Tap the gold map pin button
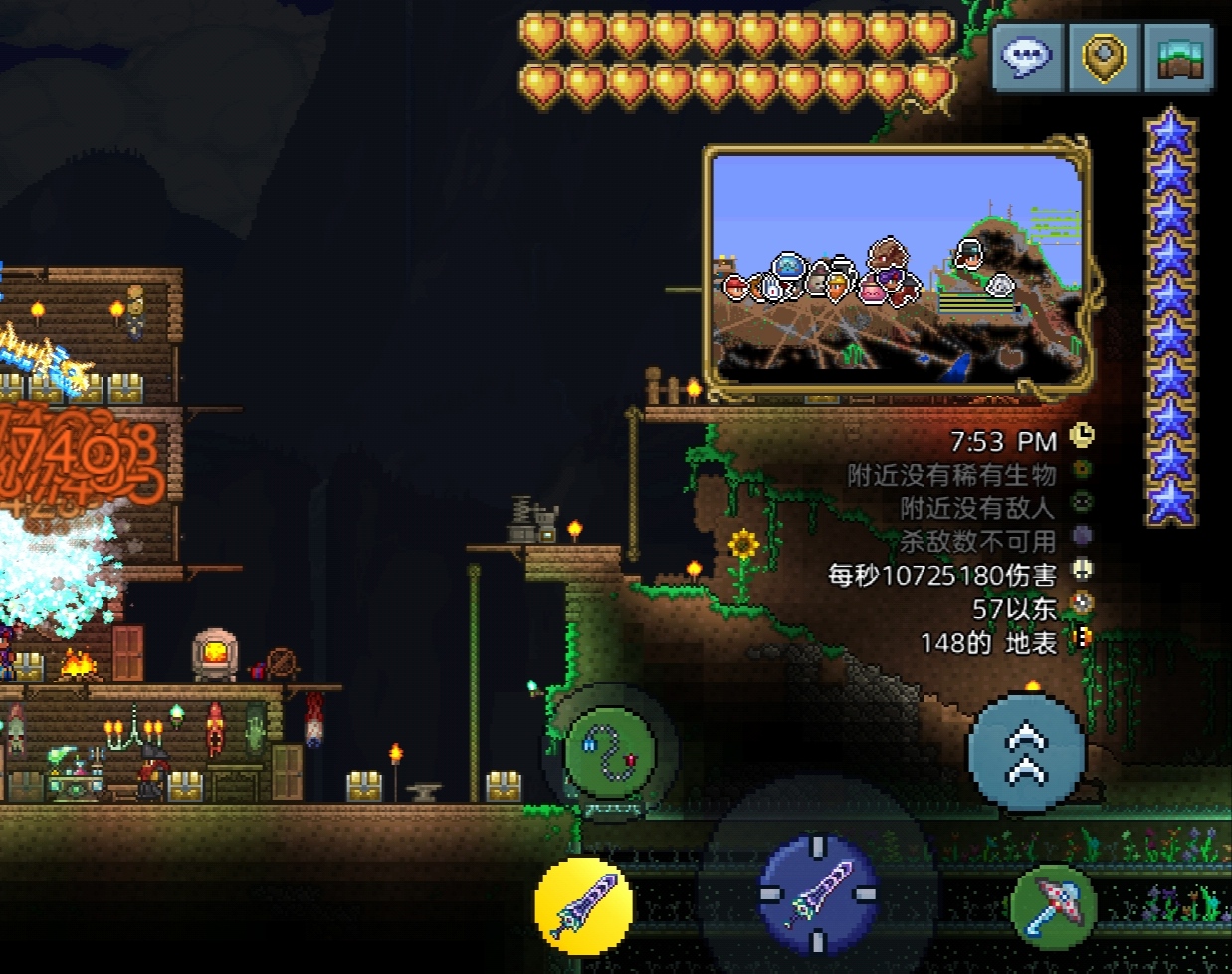This screenshot has height=974, width=1232. pos(1103,58)
